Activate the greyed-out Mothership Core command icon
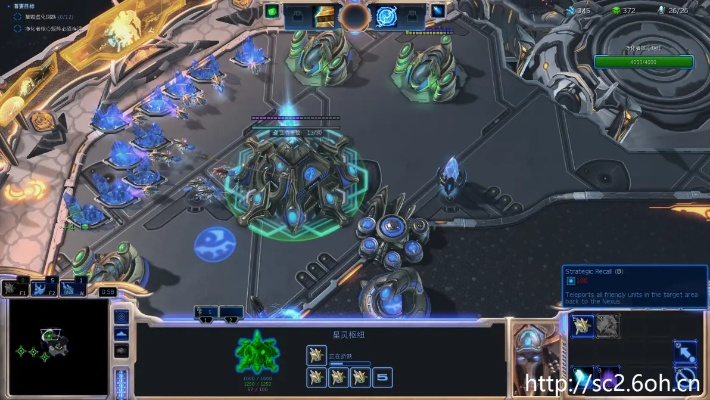 pyautogui.click(x=607, y=324)
